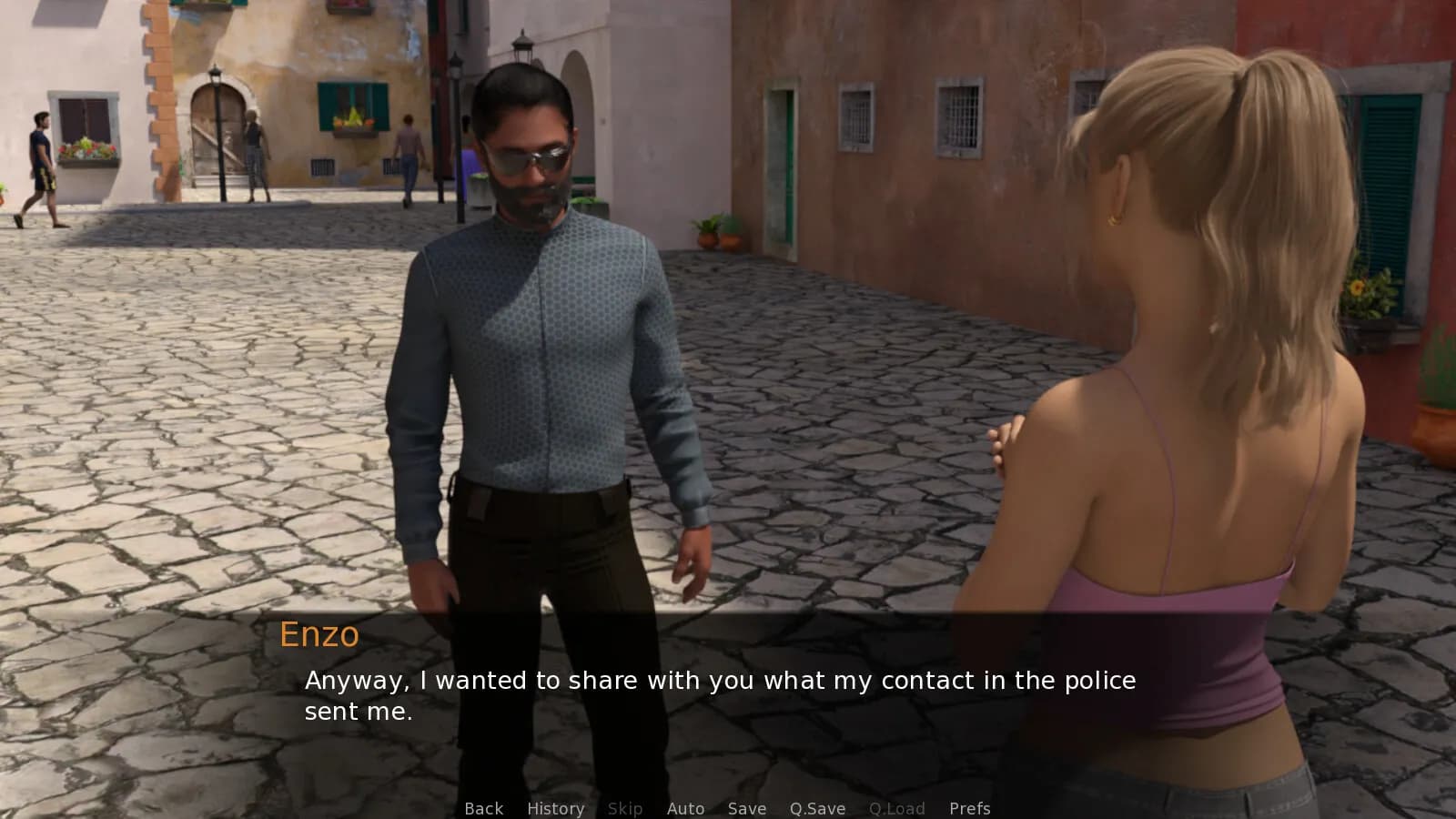Viewport: 1456px width, 819px height.
Task: Click History to review past dialogue
Action: (554, 808)
